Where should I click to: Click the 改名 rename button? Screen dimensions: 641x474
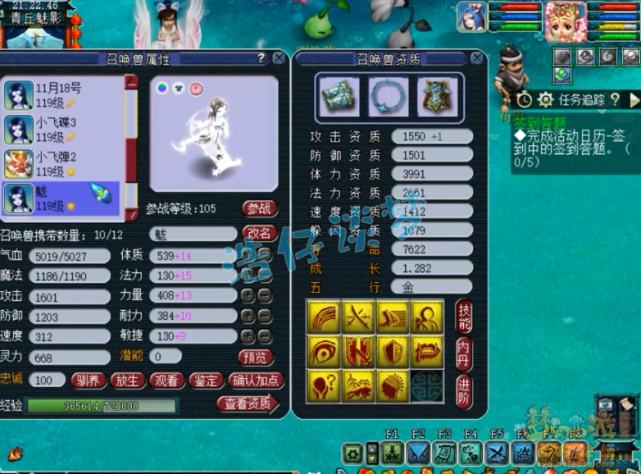click(x=258, y=232)
